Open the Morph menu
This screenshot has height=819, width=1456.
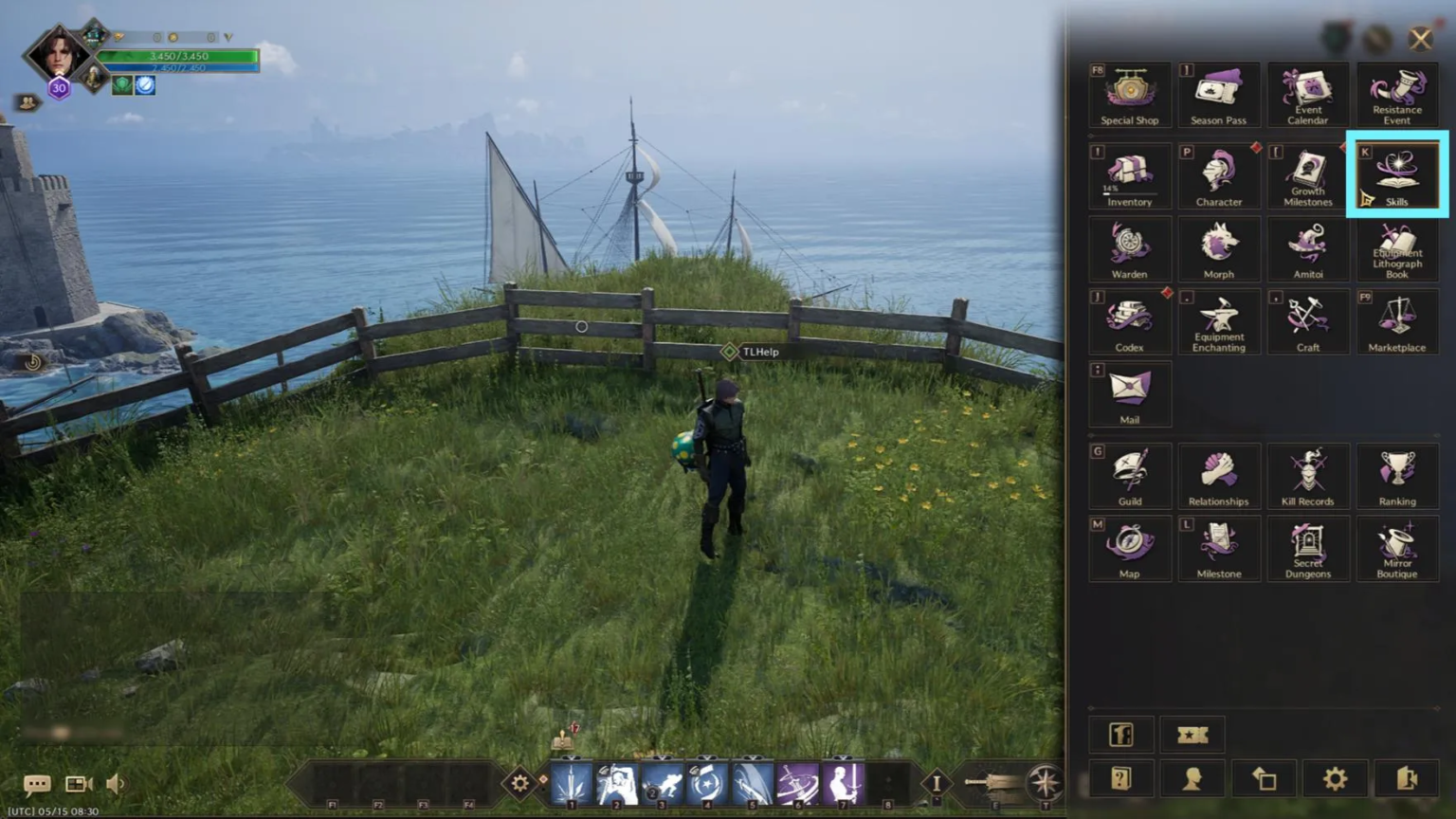click(1218, 248)
